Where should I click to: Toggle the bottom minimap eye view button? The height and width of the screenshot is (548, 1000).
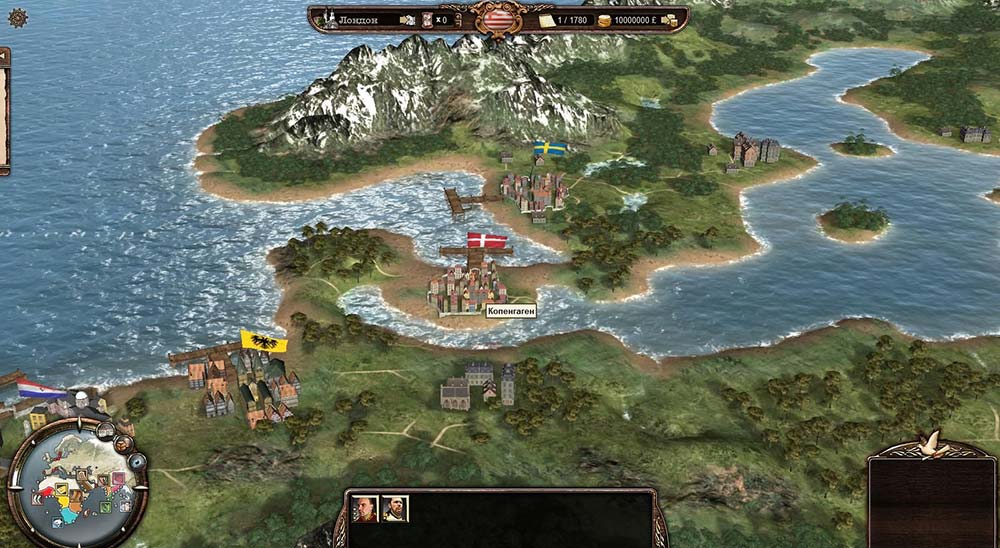coord(137,461)
